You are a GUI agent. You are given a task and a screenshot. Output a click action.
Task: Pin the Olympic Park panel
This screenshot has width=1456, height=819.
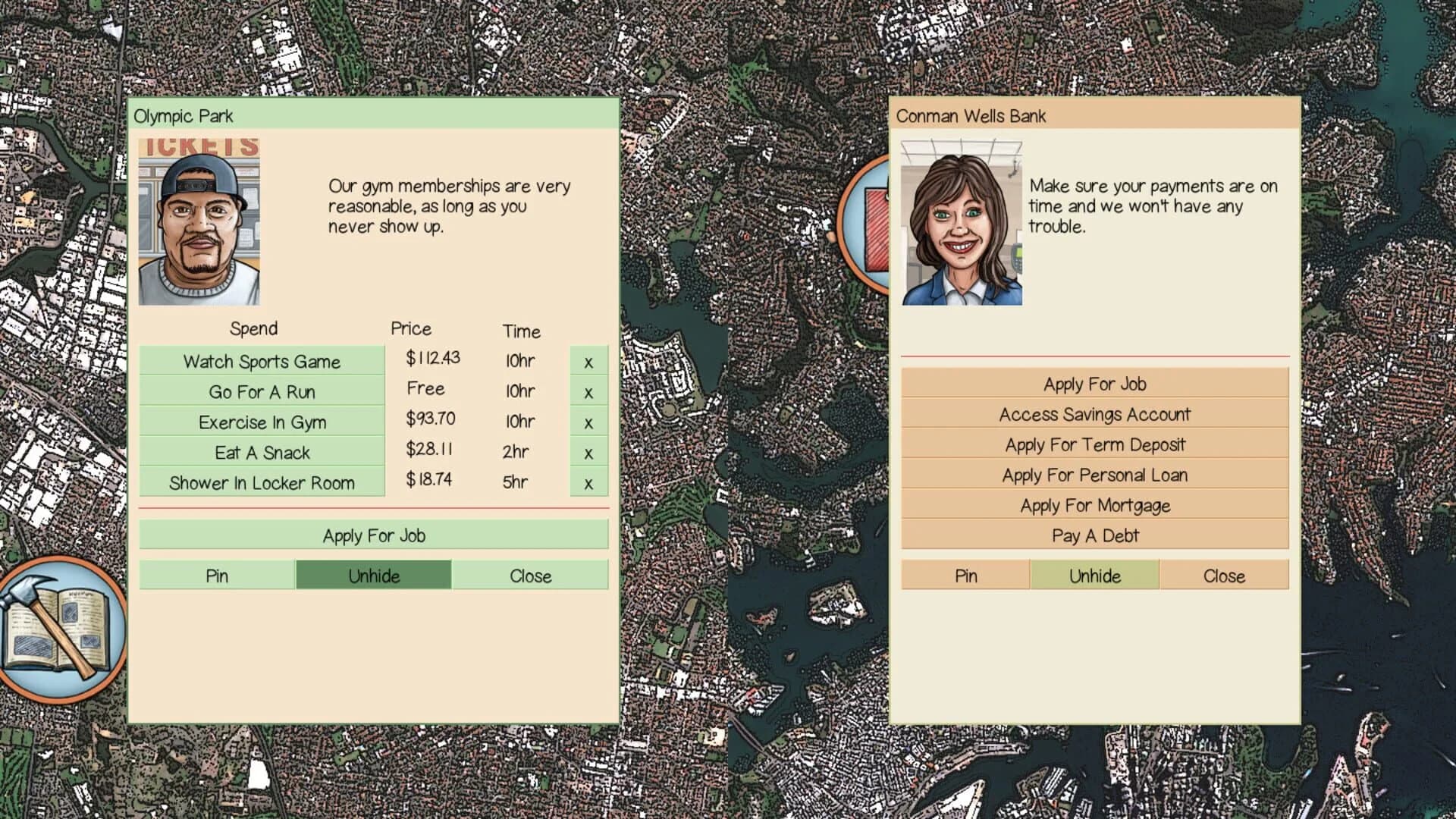[217, 576]
